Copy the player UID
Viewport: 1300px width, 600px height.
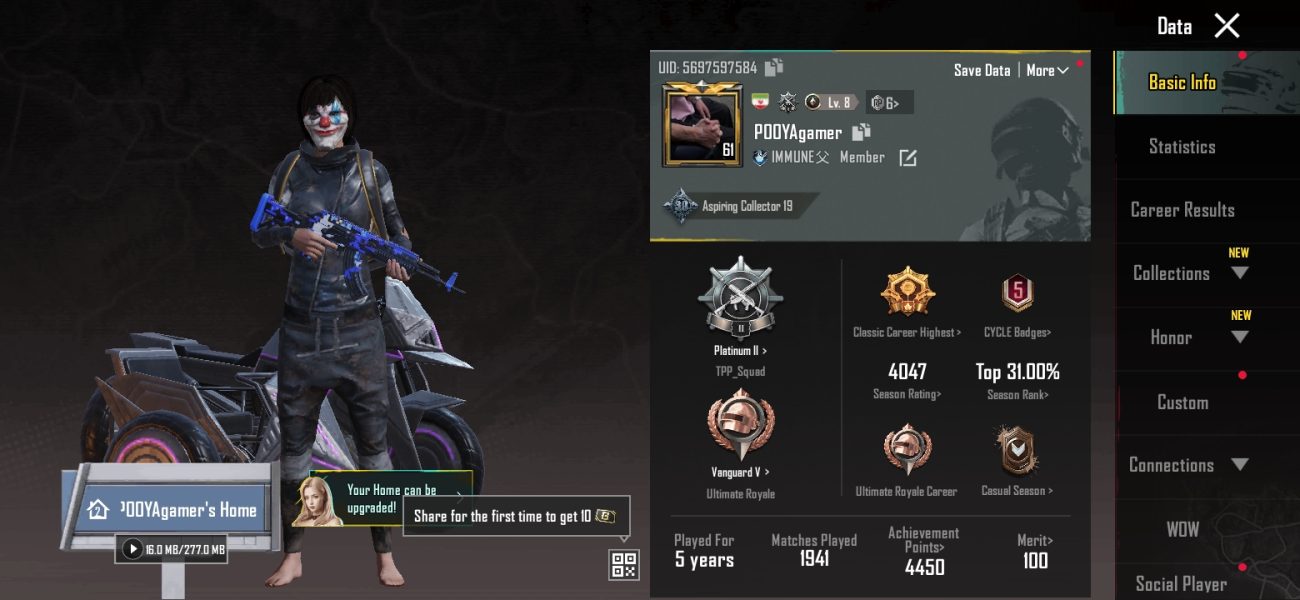pos(774,67)
